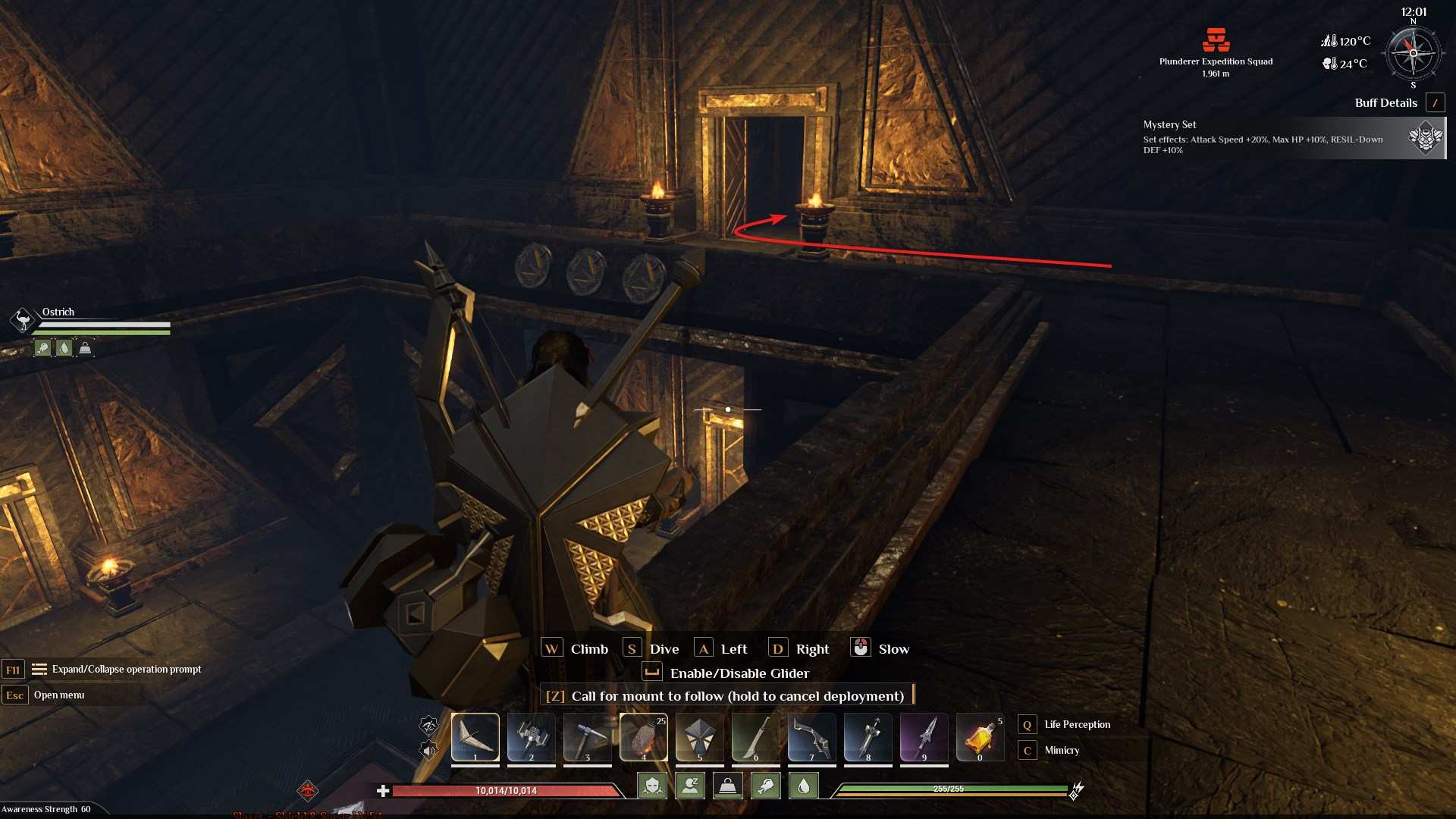Click the sleep rest status icon
The height and width of the screenshot is (819, 1456).
coord(690,786)
